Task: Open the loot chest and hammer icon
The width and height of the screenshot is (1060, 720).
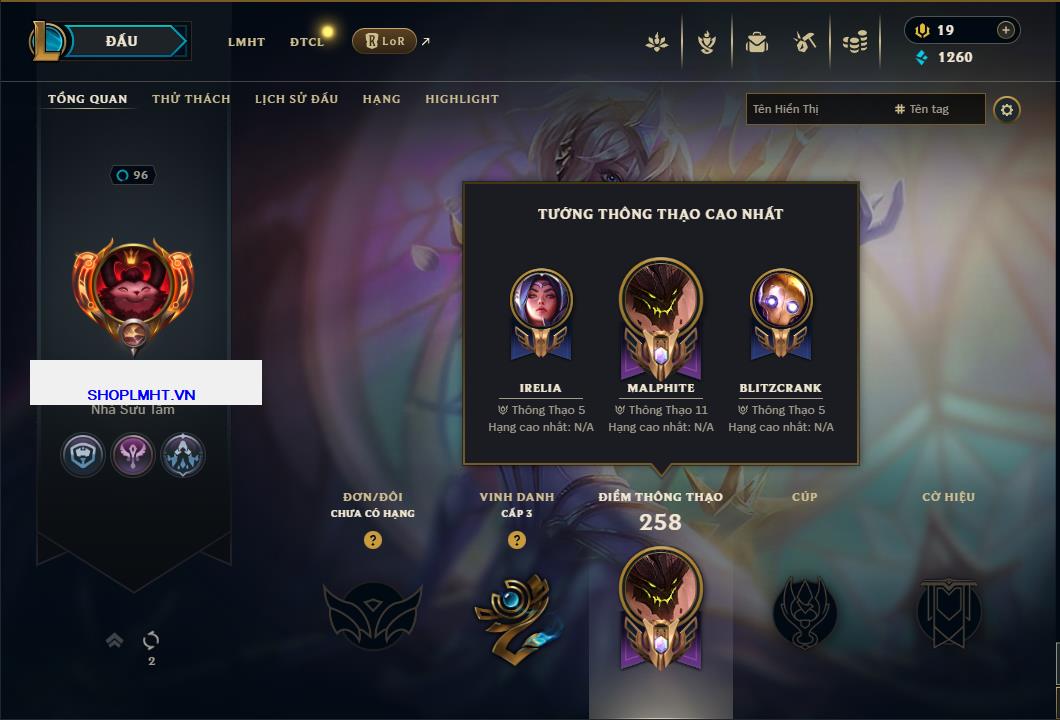Action: coord(805,42)
